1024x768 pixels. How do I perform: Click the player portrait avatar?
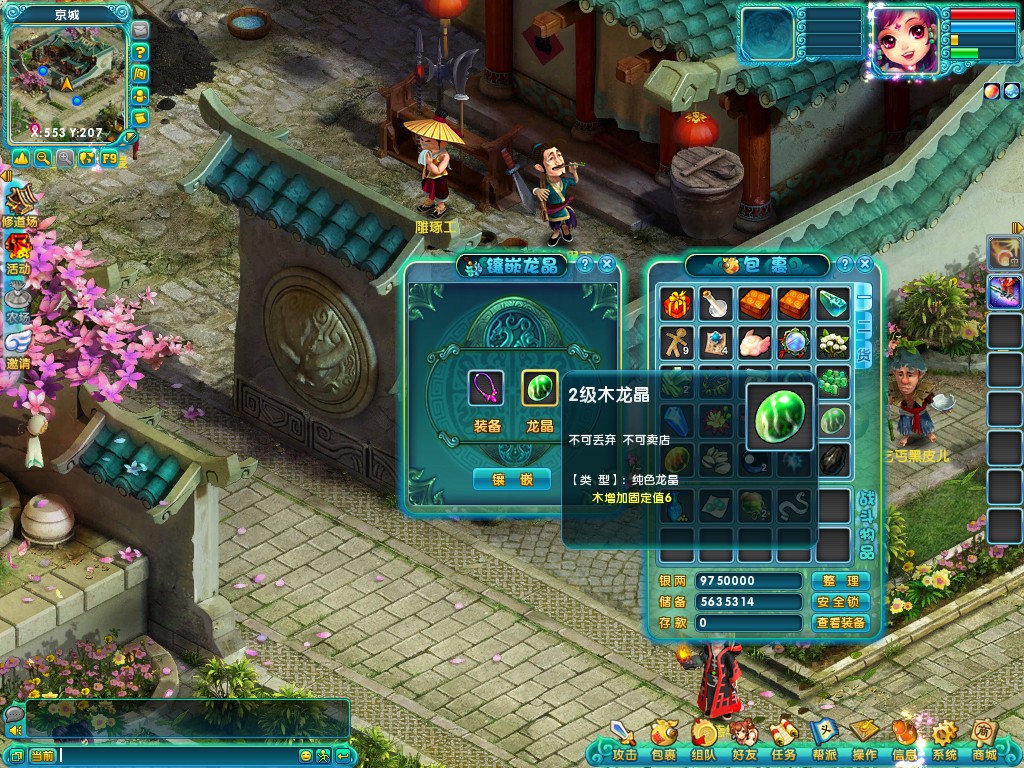[x=905, y=40]
